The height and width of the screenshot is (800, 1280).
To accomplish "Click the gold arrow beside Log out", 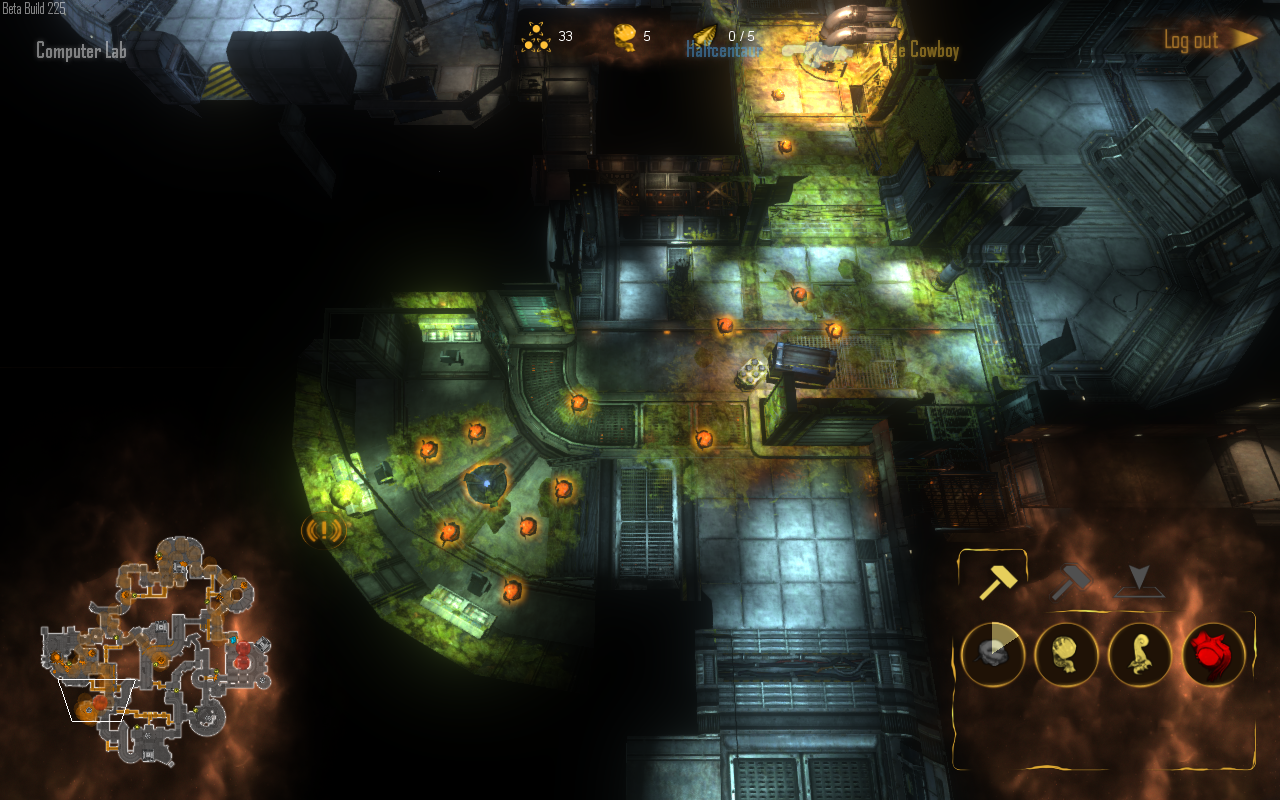I will [x=1240, y=38].
